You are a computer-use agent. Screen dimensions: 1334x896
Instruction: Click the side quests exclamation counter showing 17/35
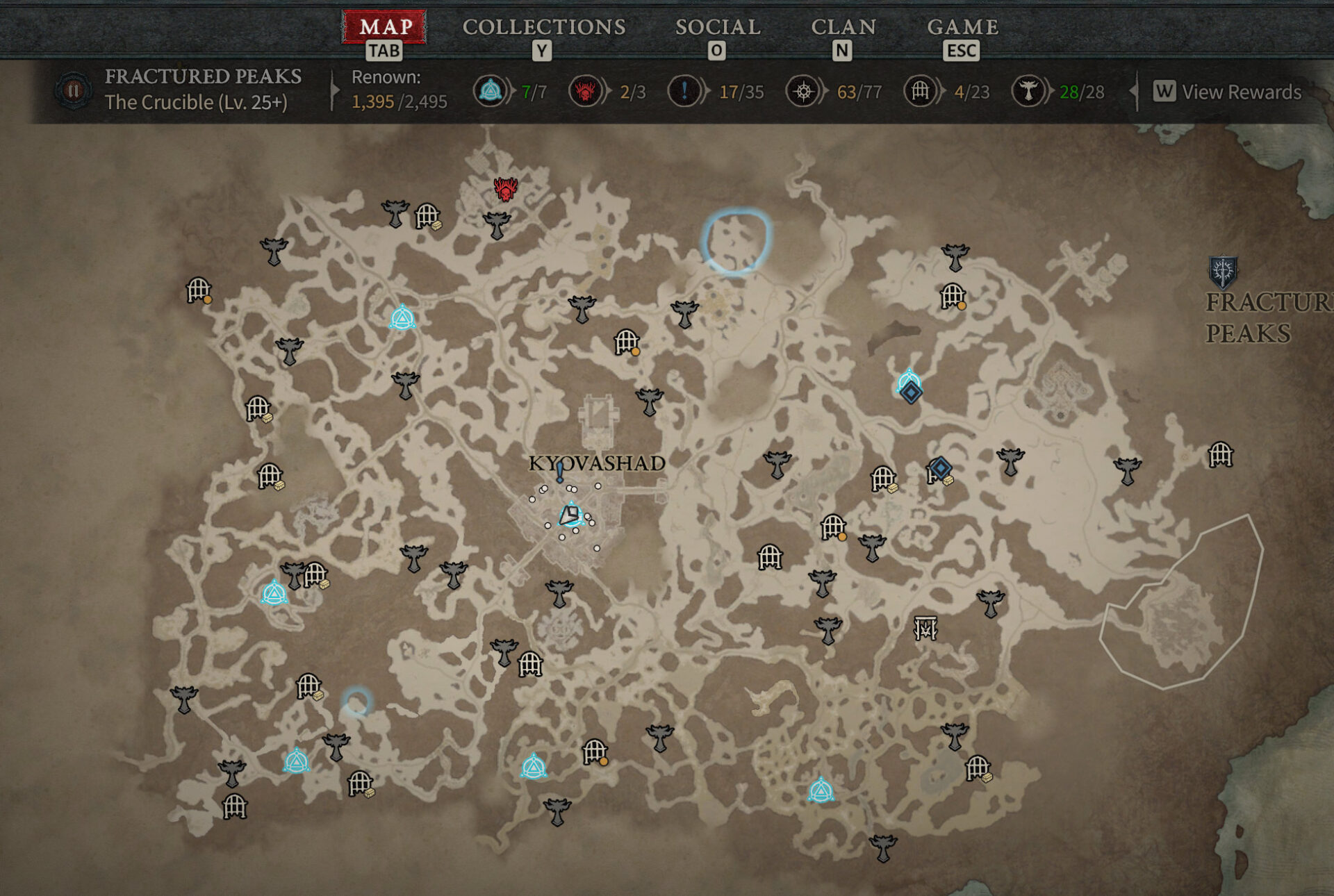pos(684,92)
